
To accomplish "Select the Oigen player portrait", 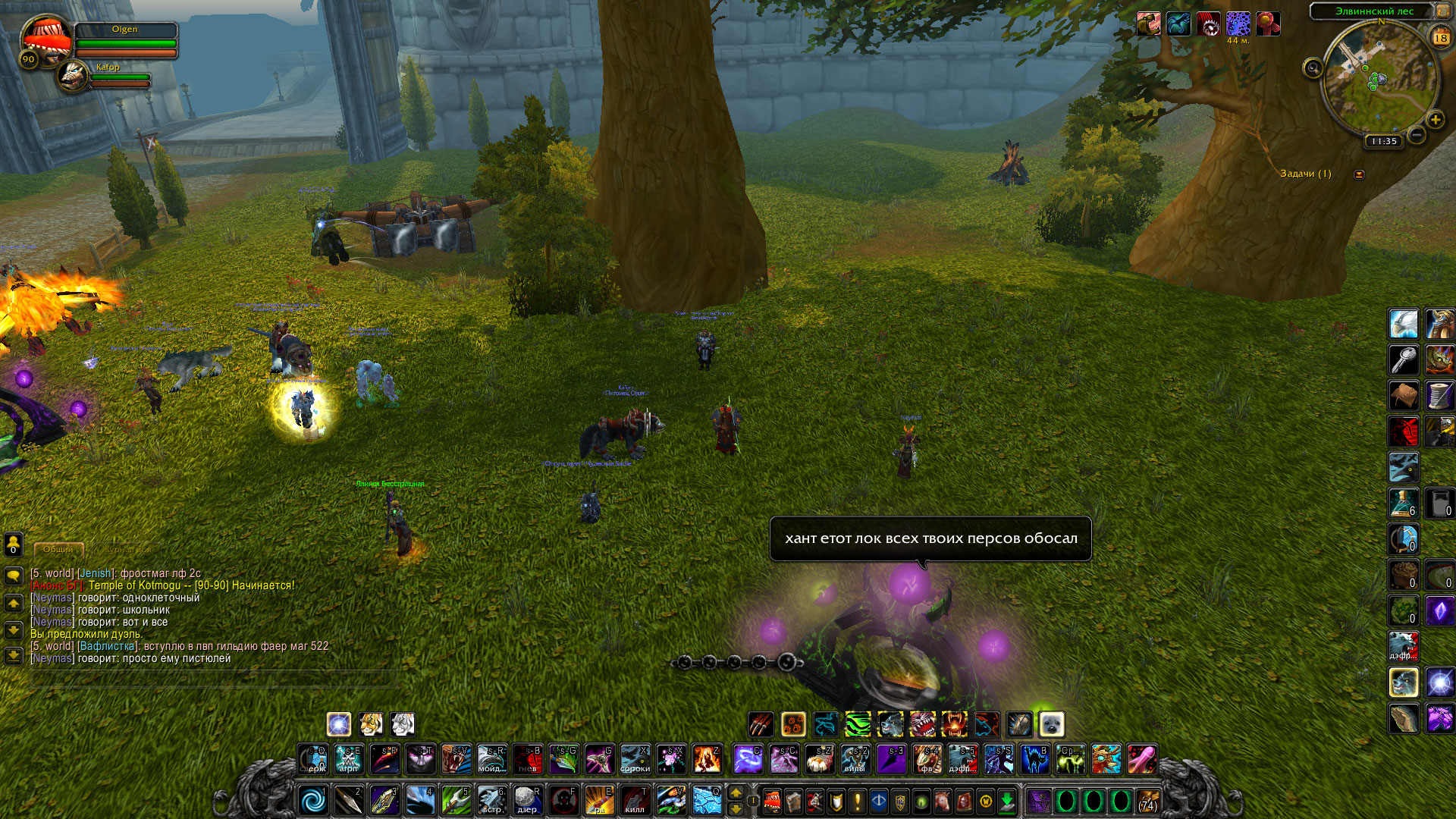I will pos(45,38).
